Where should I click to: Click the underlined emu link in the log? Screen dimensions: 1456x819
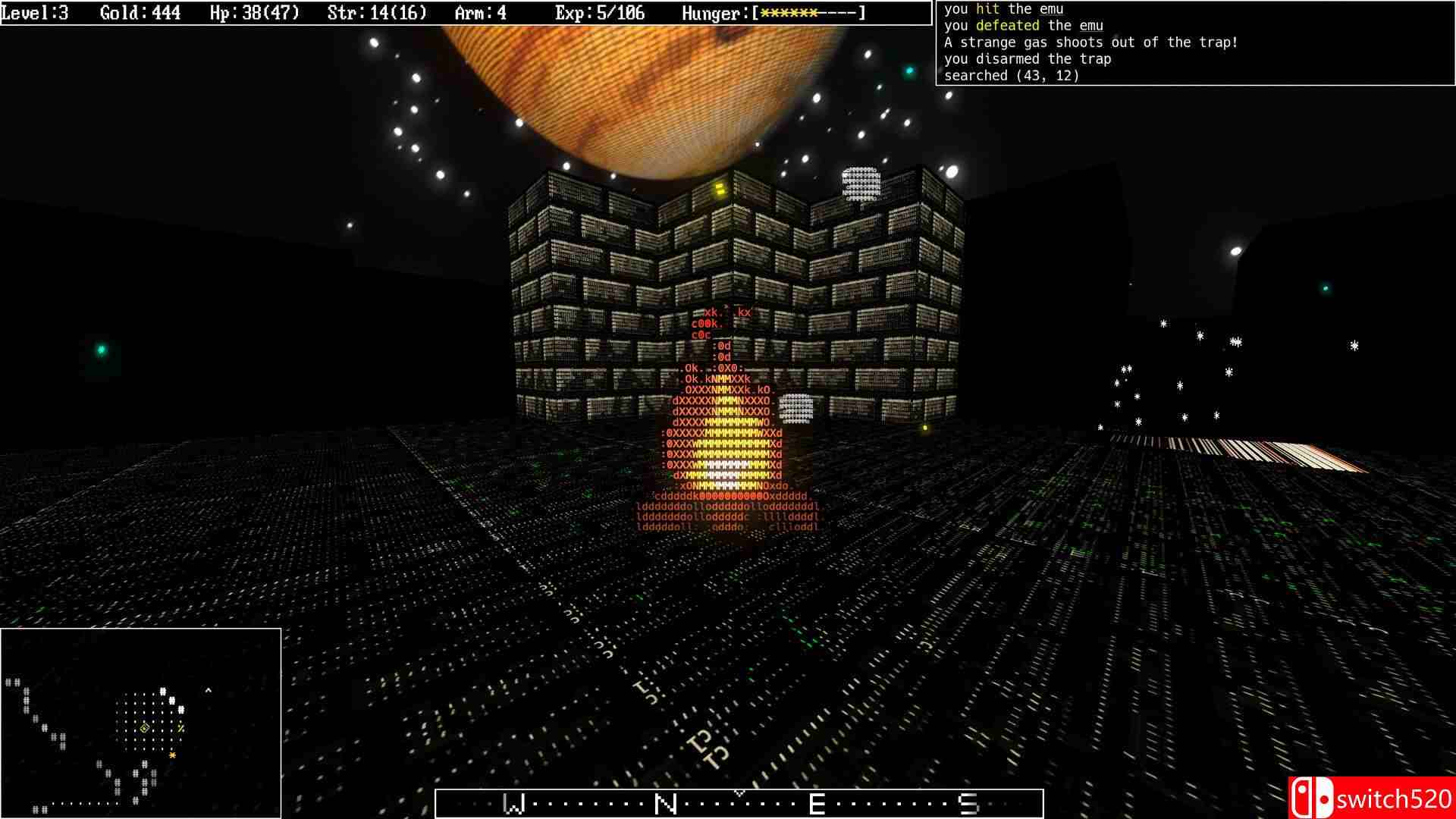pos(1092,25)
